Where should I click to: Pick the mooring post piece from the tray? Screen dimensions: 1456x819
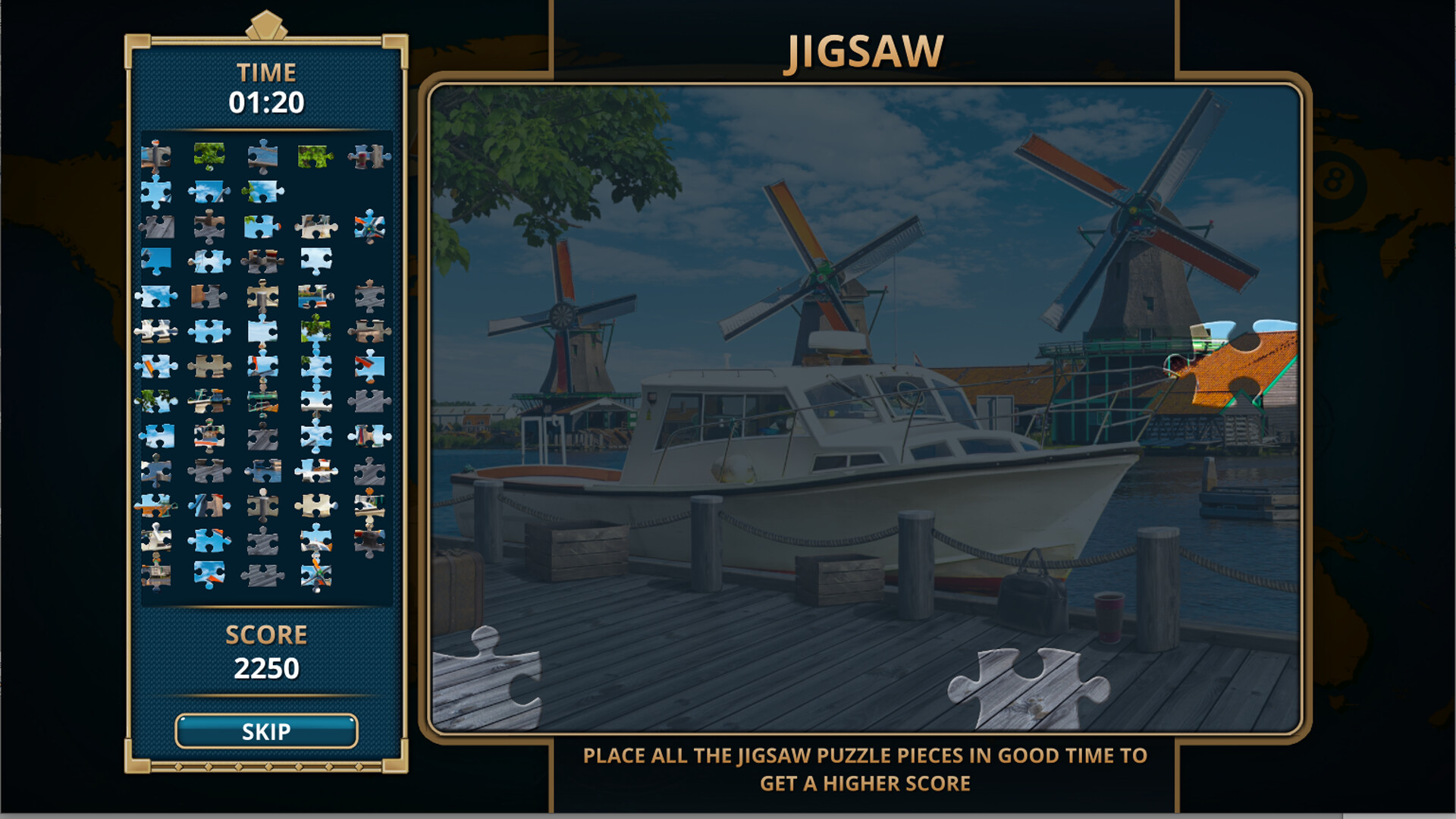pos(262,296)
